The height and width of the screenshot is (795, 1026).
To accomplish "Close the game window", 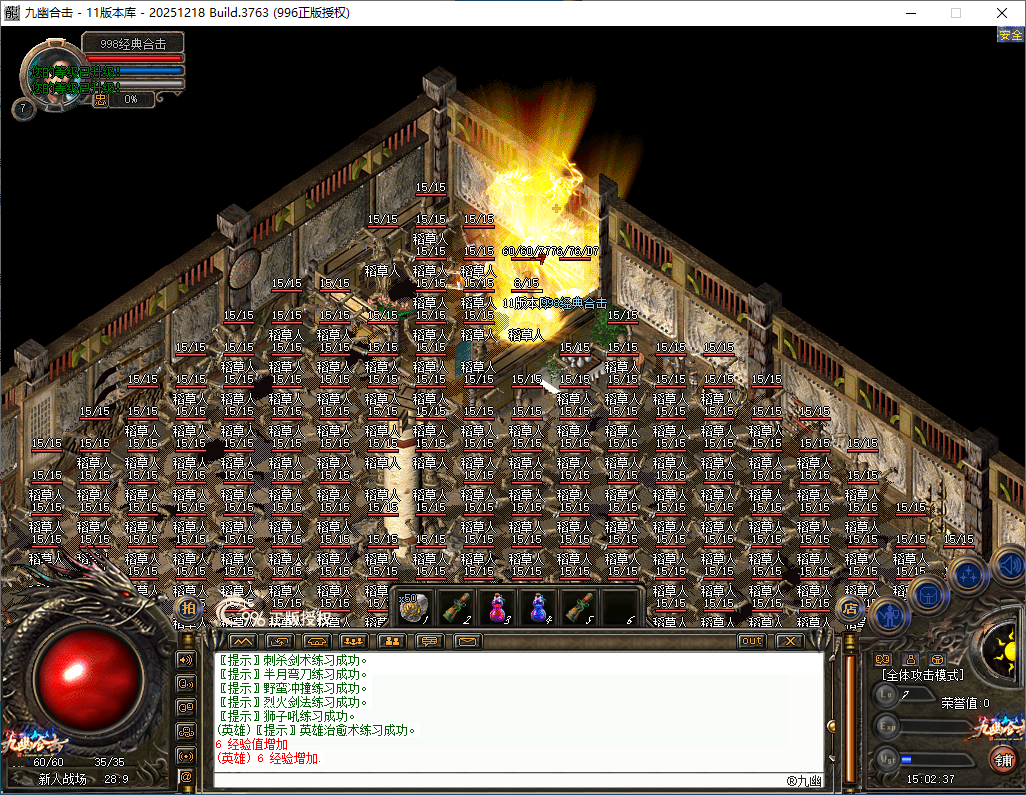I will [1002, 13].
